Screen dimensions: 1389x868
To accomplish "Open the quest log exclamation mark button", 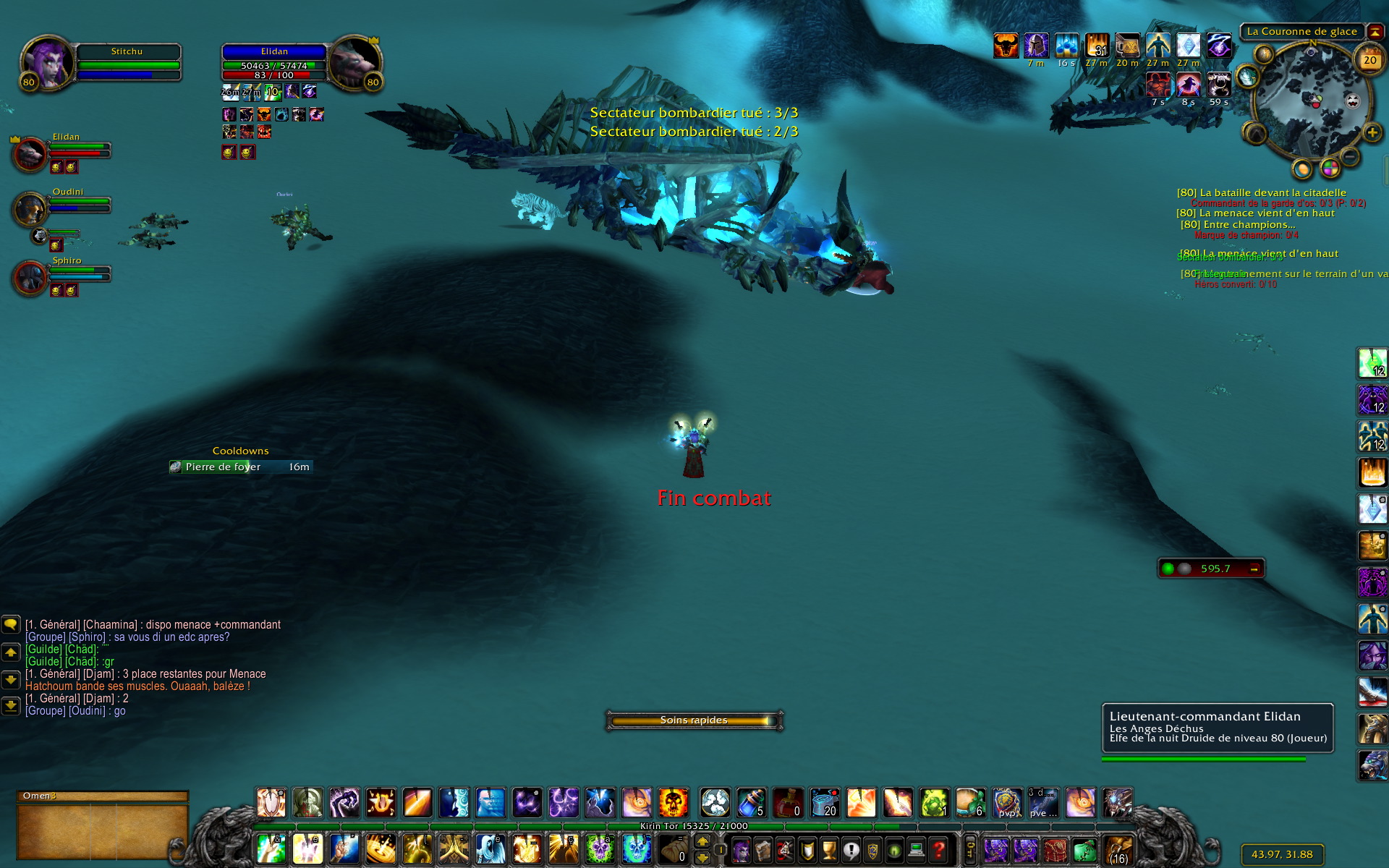I will (851, 849).
